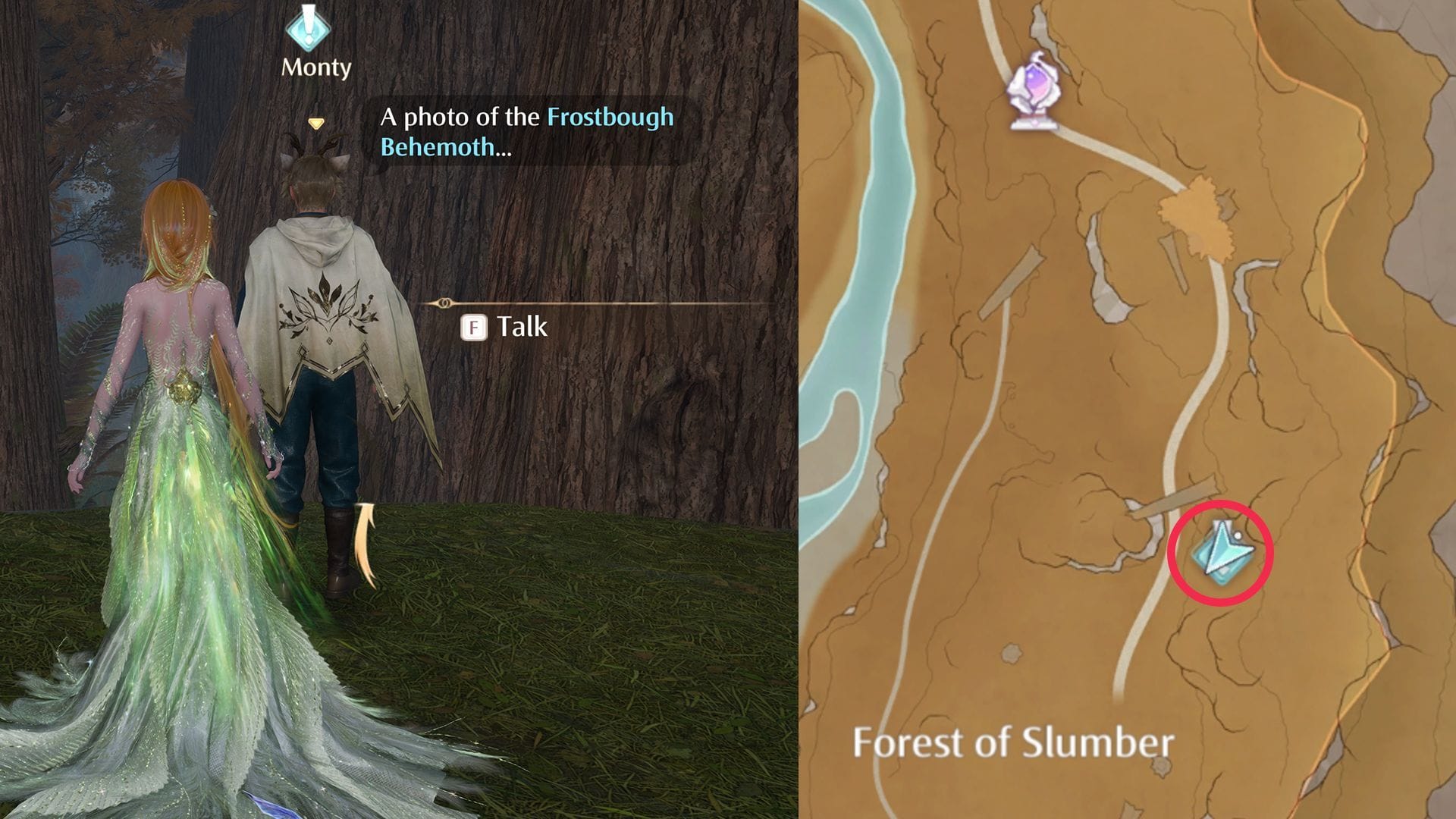Click the interaction ring icon left of Talk
This screenshot has height=819, width=1456.
[446, 302]
